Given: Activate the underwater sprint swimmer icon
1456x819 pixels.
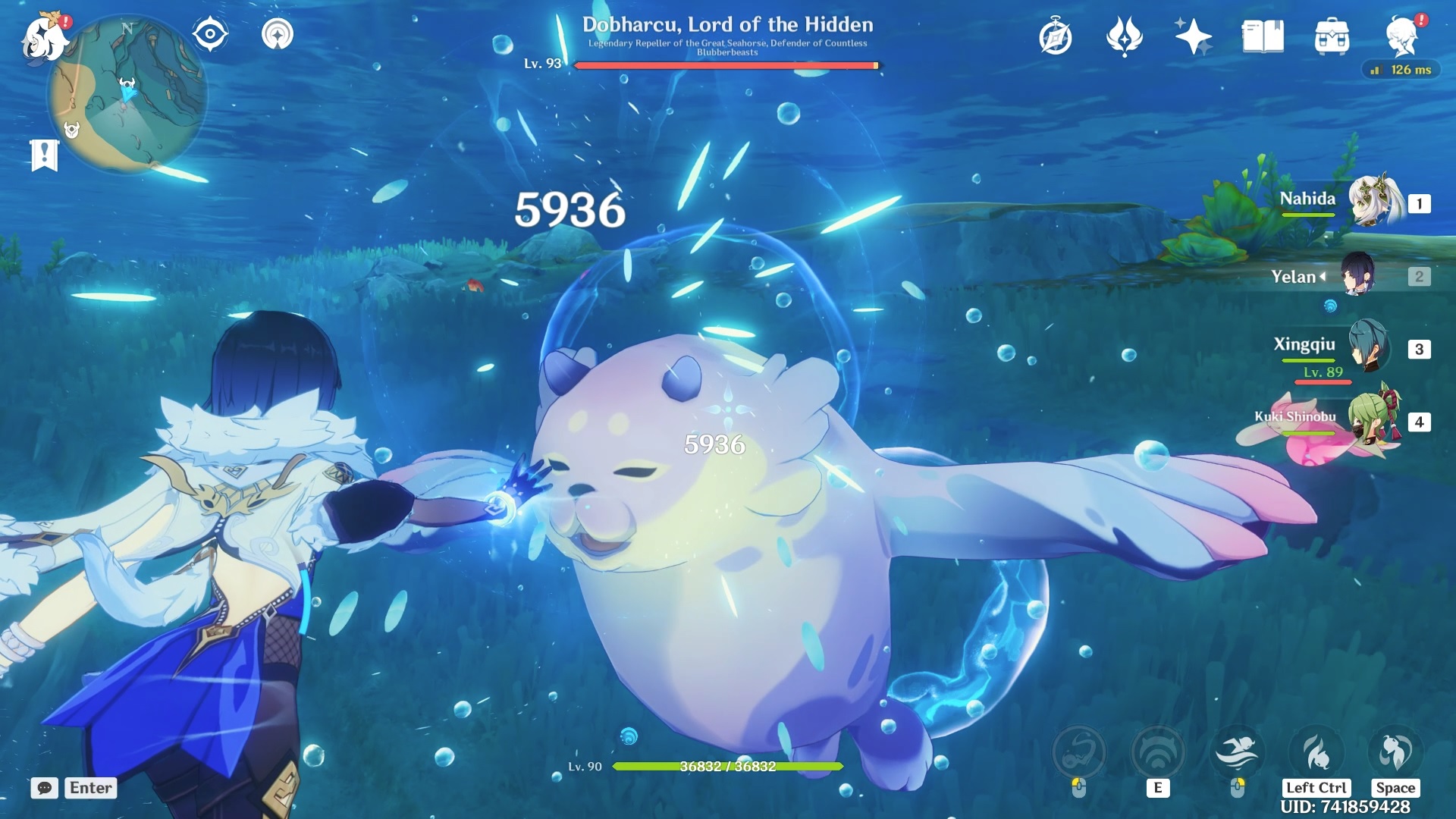Looking at the screenshot, I should (x=1237, y=753).
